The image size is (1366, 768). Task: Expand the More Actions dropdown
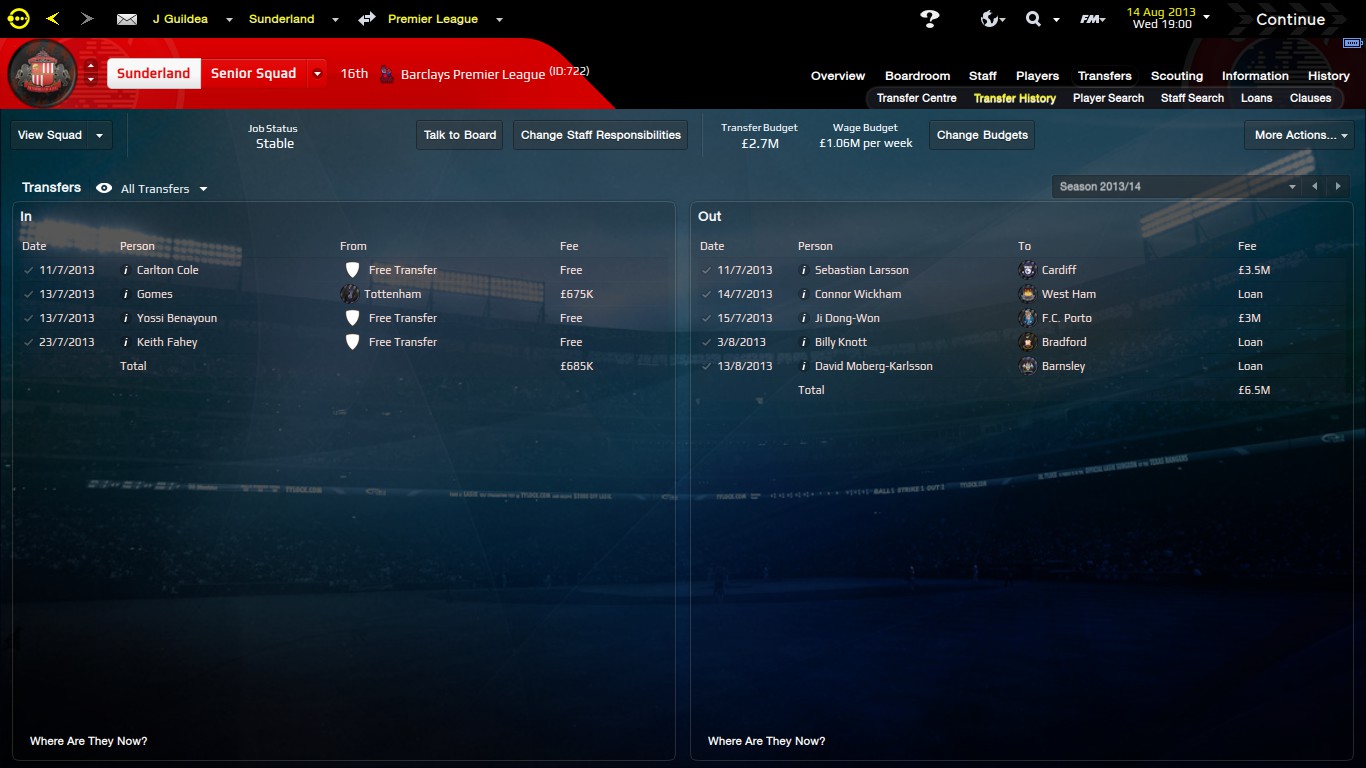pyautogui.click(x=1300, y=135)
